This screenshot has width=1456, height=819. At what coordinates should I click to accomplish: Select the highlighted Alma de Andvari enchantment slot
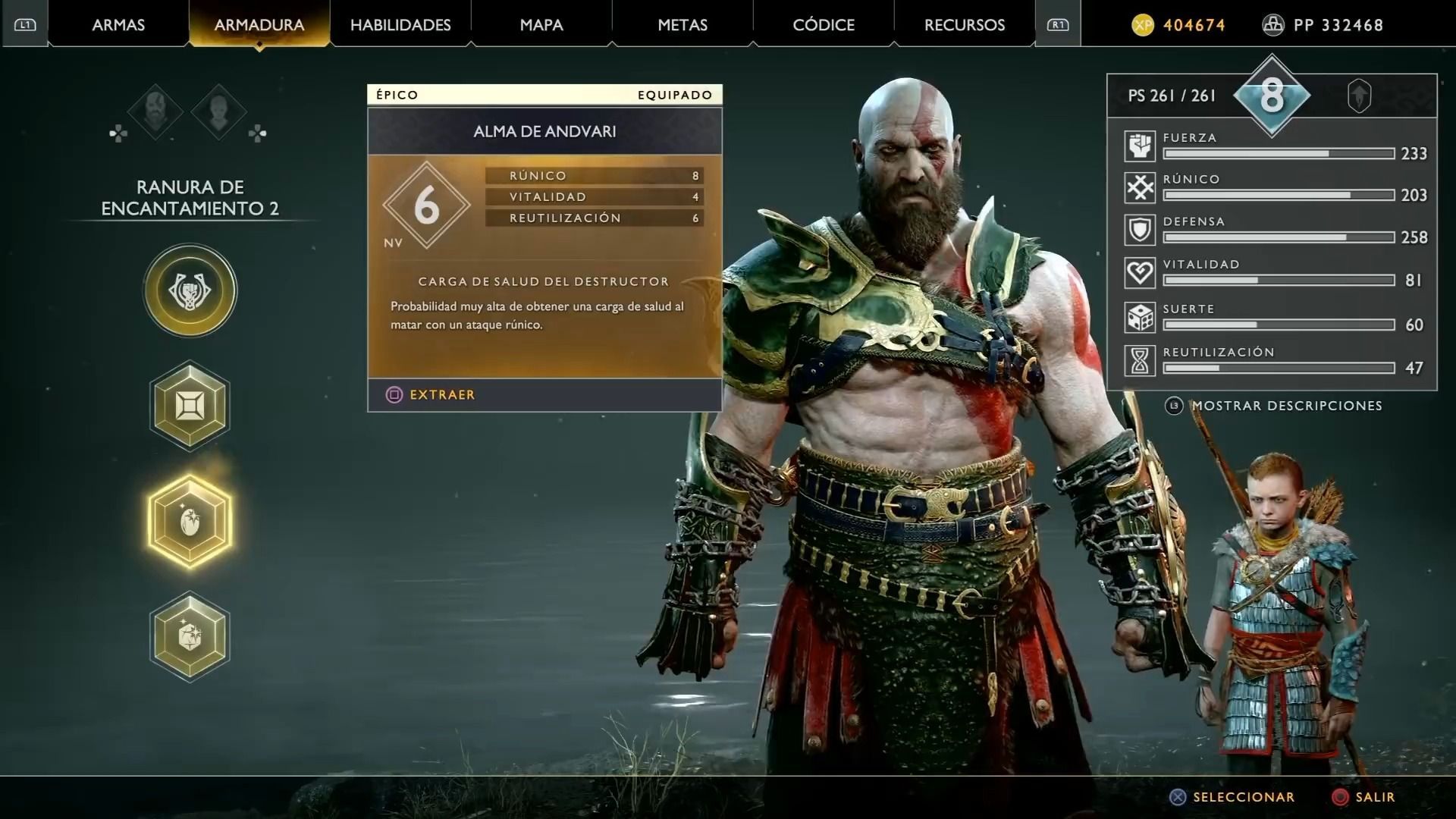pyautogui.click(x=190, y=522)
